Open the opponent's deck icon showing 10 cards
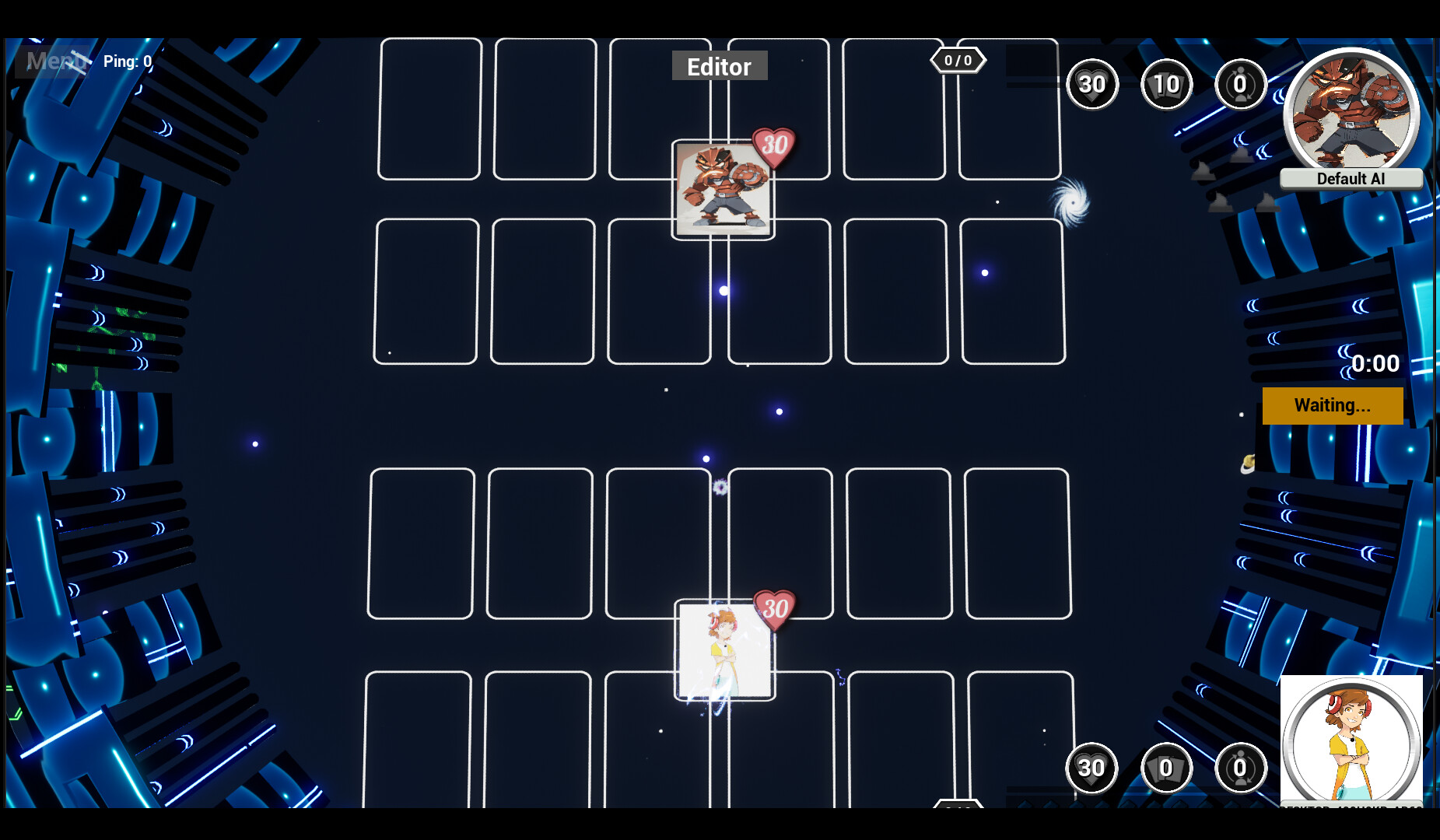The image size is (1440, 840). (1166, 85)
